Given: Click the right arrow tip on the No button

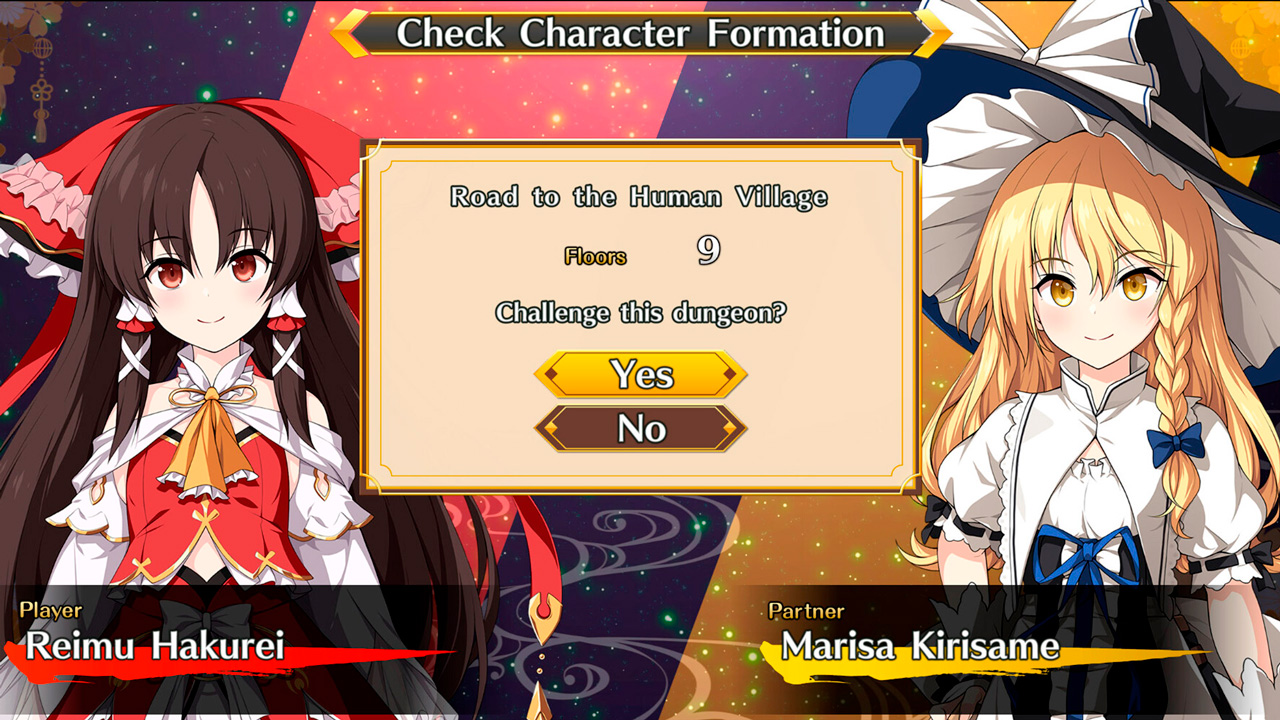Looking at the screenshot, I should (x=728, y=426).
